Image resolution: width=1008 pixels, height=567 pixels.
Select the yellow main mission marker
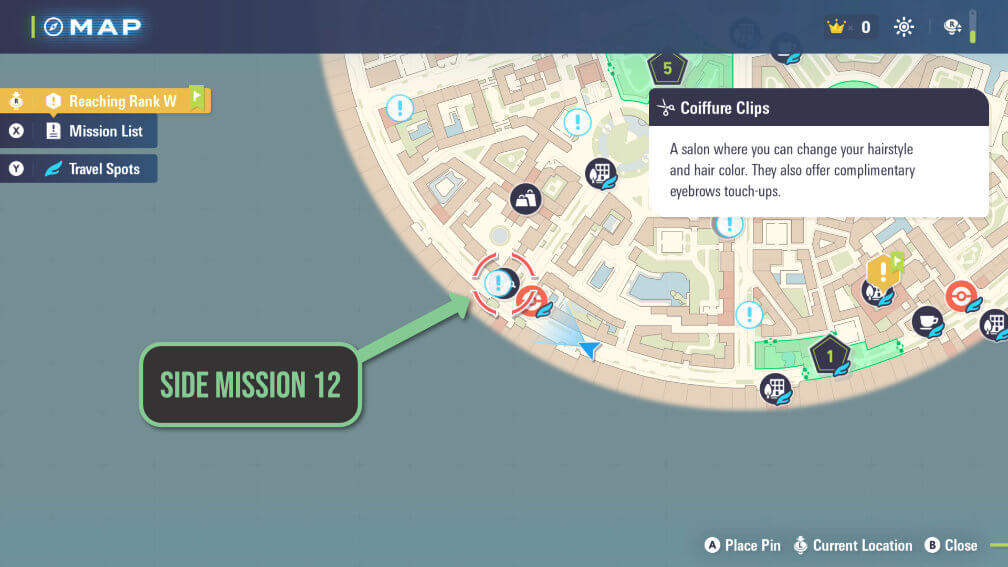tap(881, 271)
